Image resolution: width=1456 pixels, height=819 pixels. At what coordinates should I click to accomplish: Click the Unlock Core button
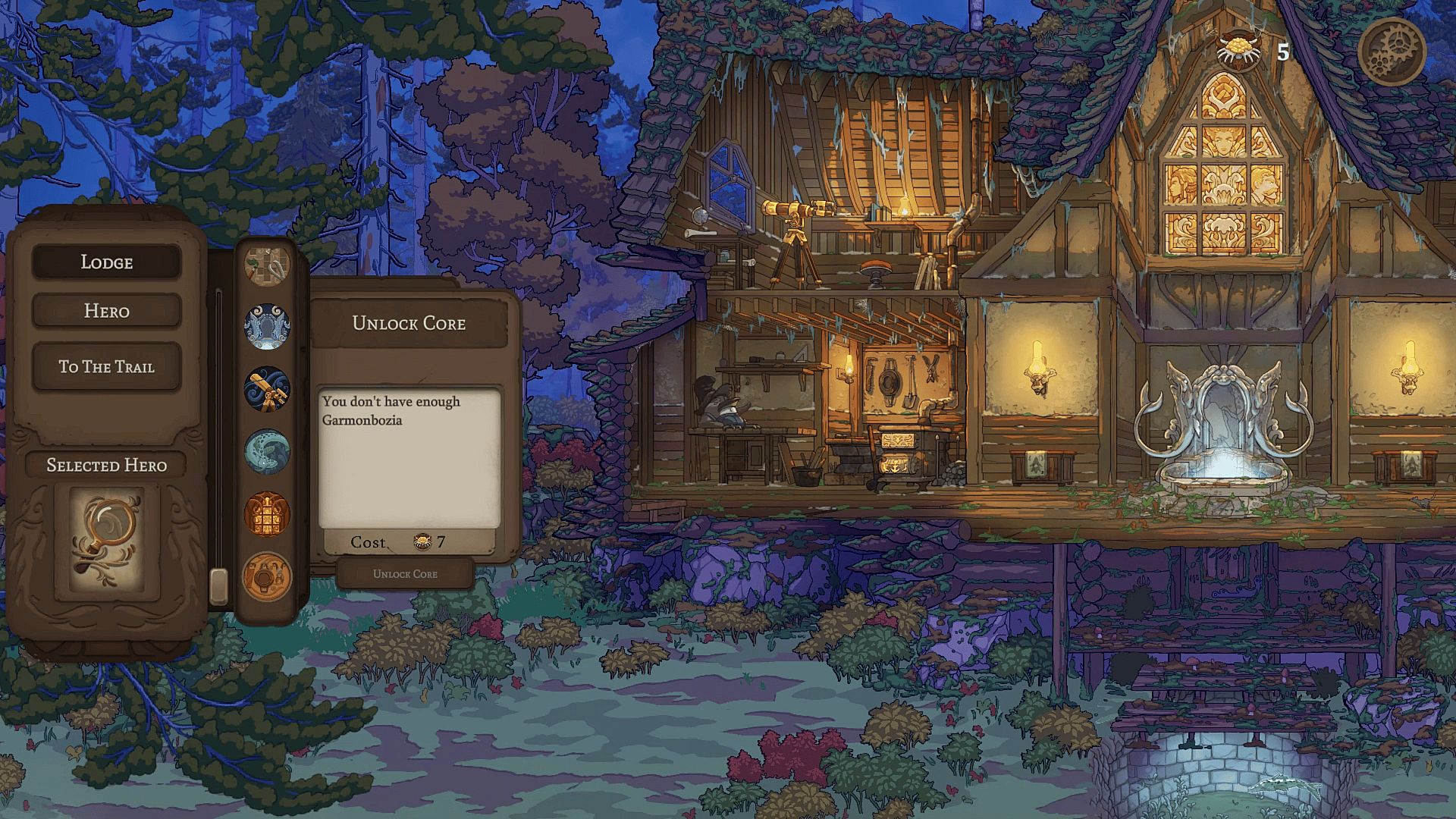tap(405, 574)
